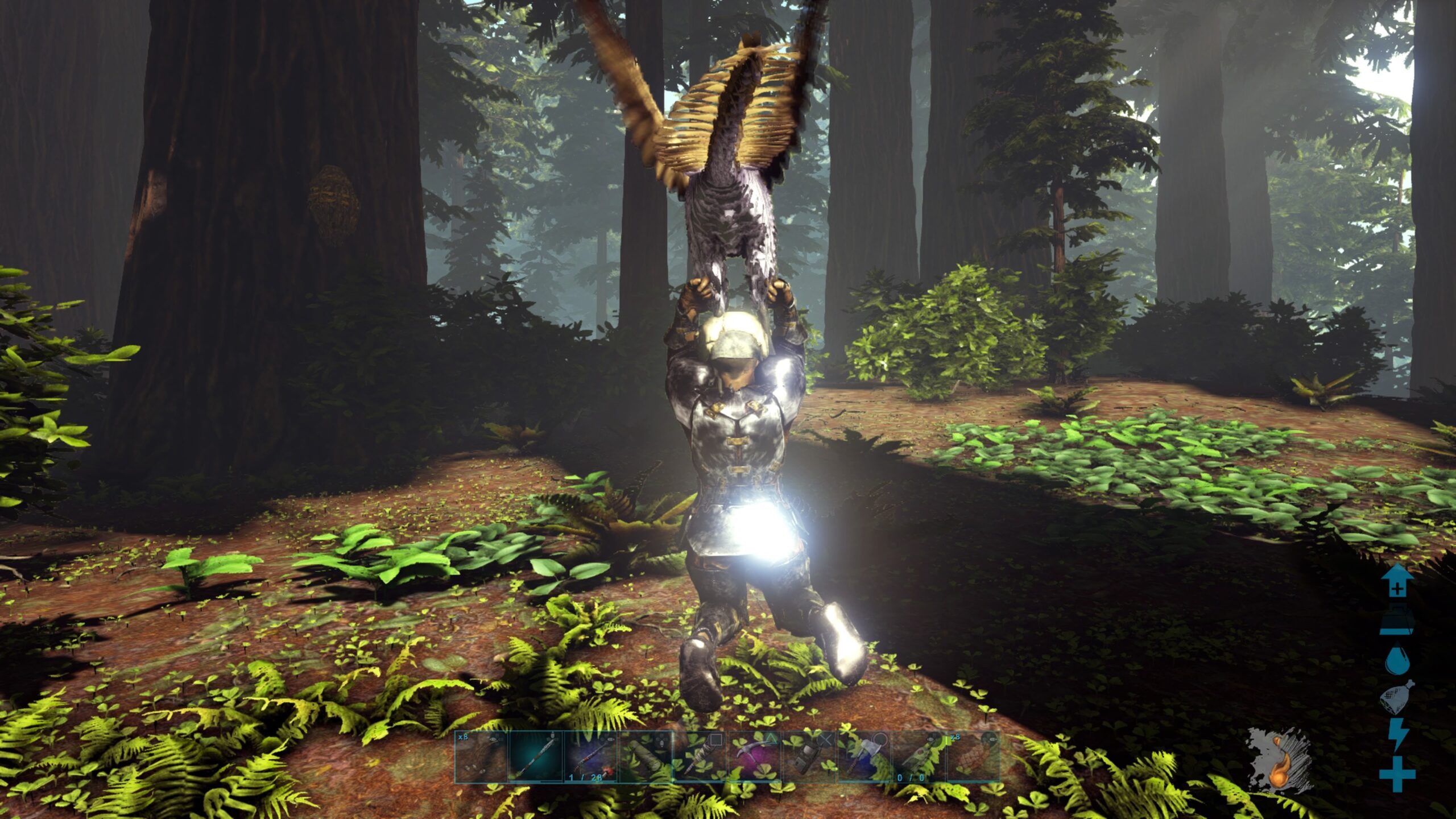
Task: Click the weight status icon
Action: [1397, 621]
